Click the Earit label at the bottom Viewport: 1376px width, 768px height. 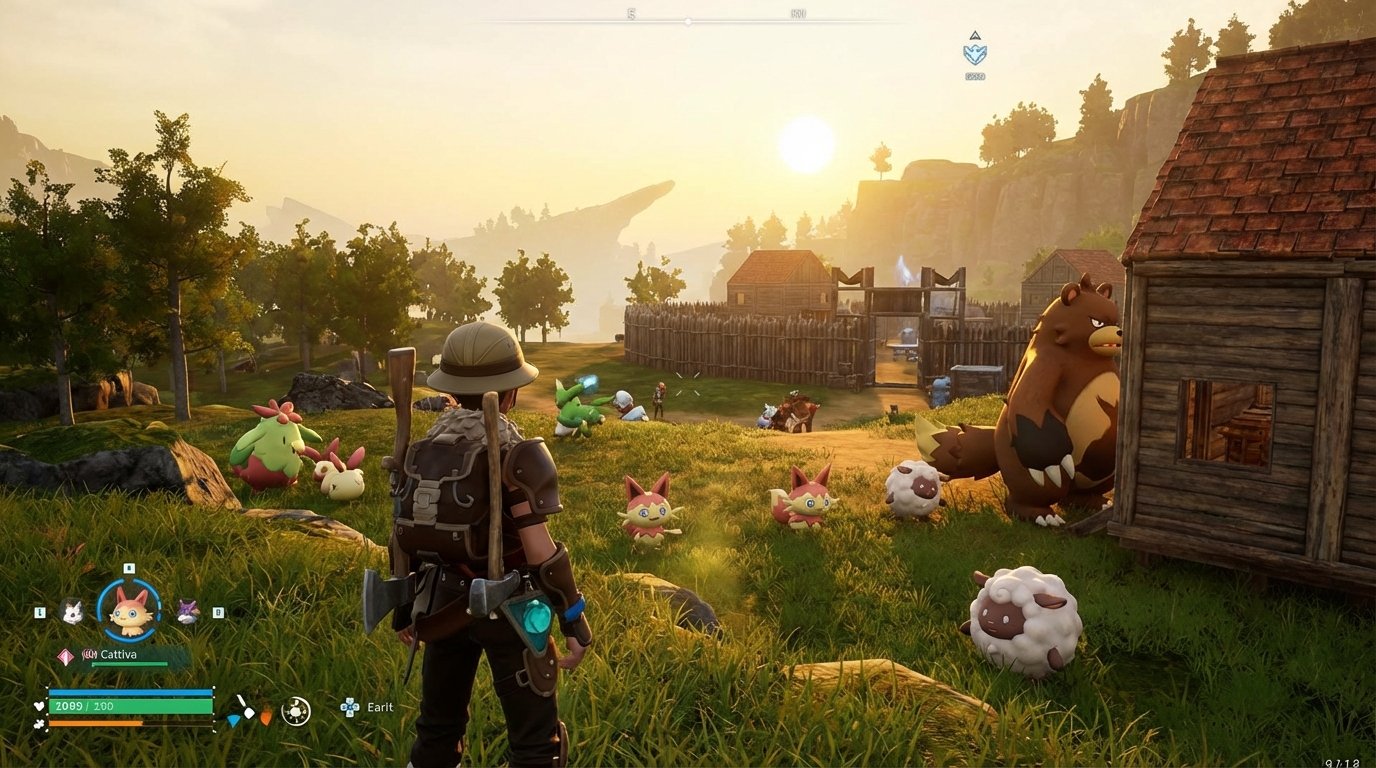pos(378,707)
